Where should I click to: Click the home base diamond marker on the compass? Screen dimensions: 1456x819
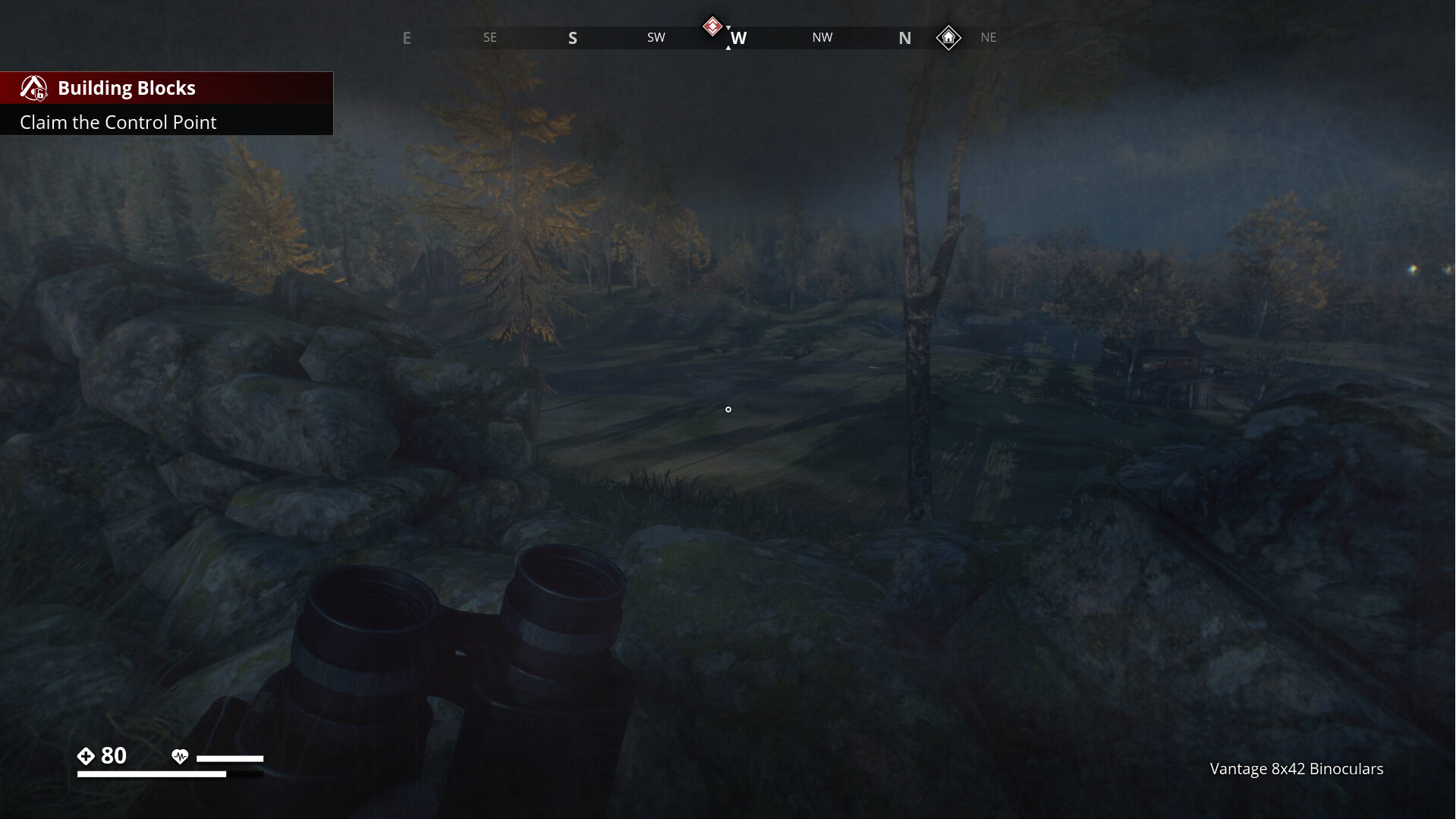949,38
